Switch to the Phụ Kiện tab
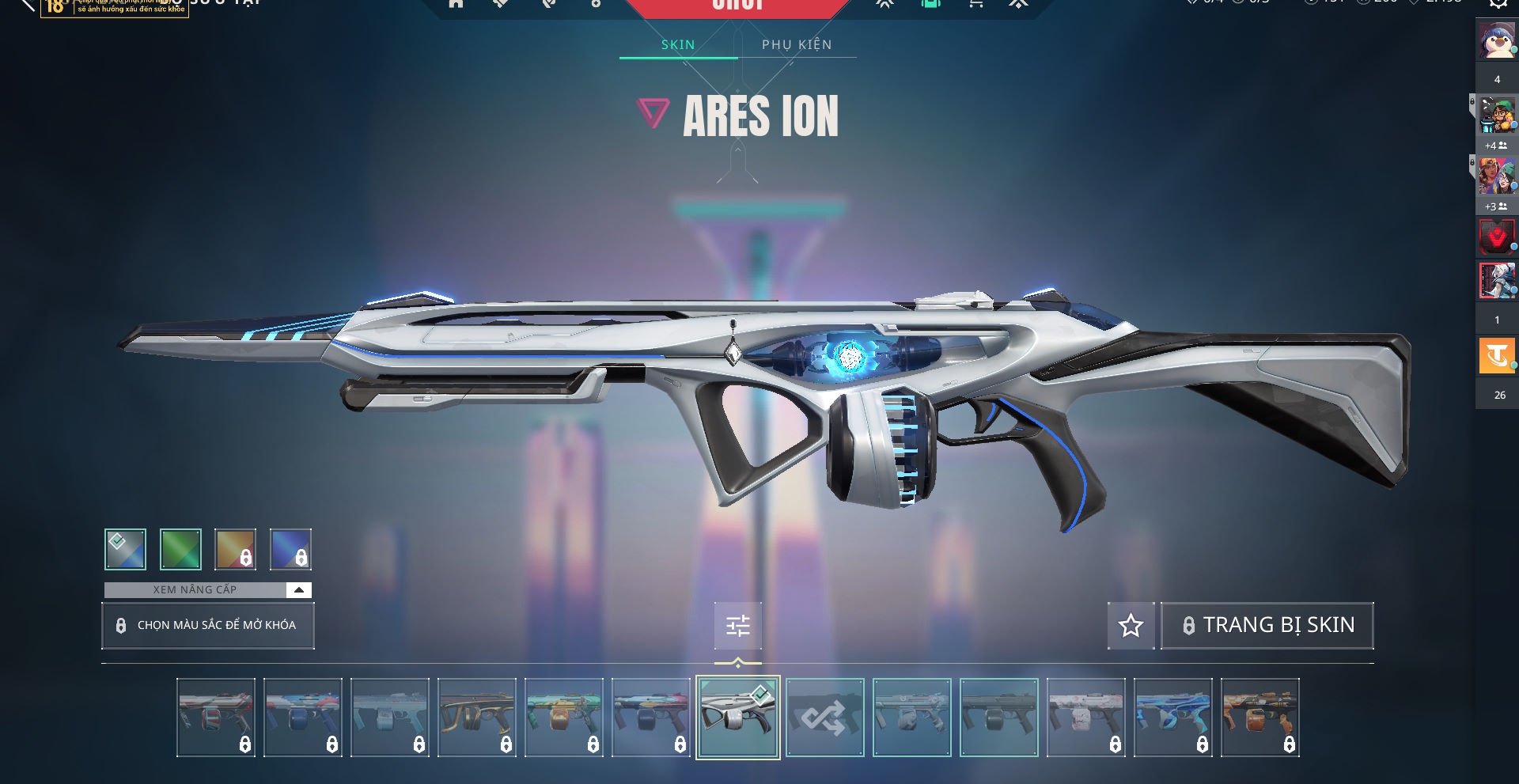This screenshot has width=1519, height=784. [797, 44]
